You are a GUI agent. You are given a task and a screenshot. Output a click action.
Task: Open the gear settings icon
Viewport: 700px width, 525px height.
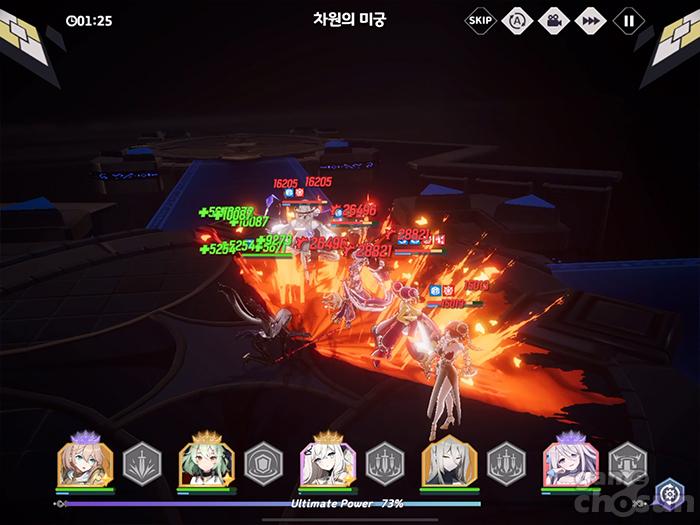[x=669, y=494]
